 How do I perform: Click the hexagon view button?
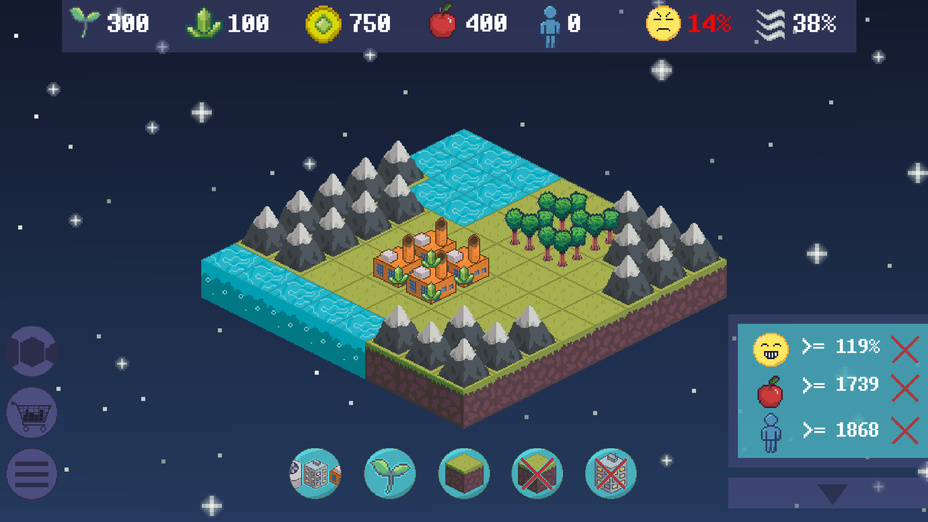point(32,351)
